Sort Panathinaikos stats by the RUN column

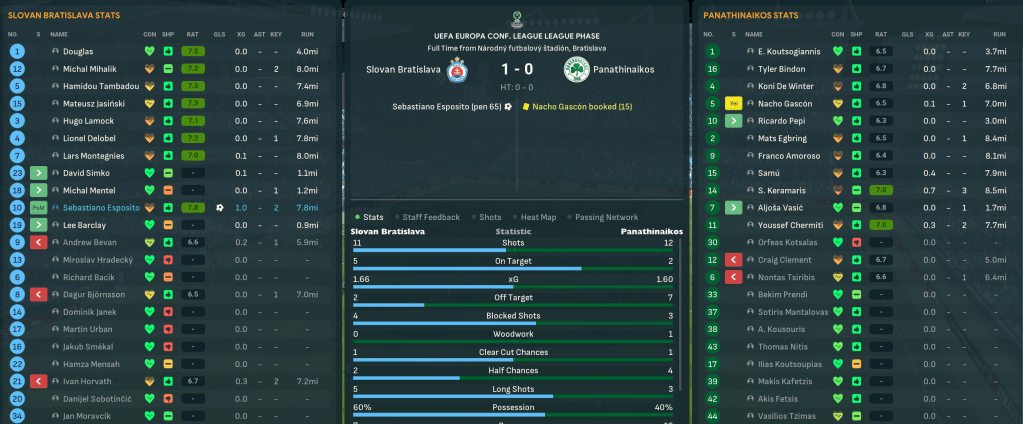pyautogui.click(x=995, y=34)
